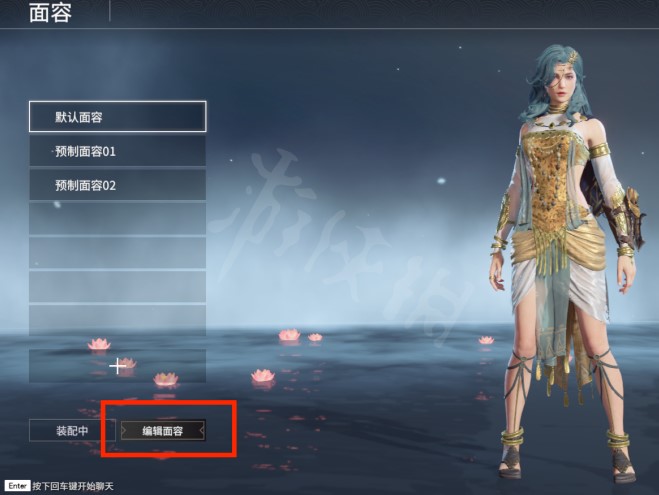Add a new face slot with plus
Viewport: 659px width, 495px height.
(x=118, y=366)
